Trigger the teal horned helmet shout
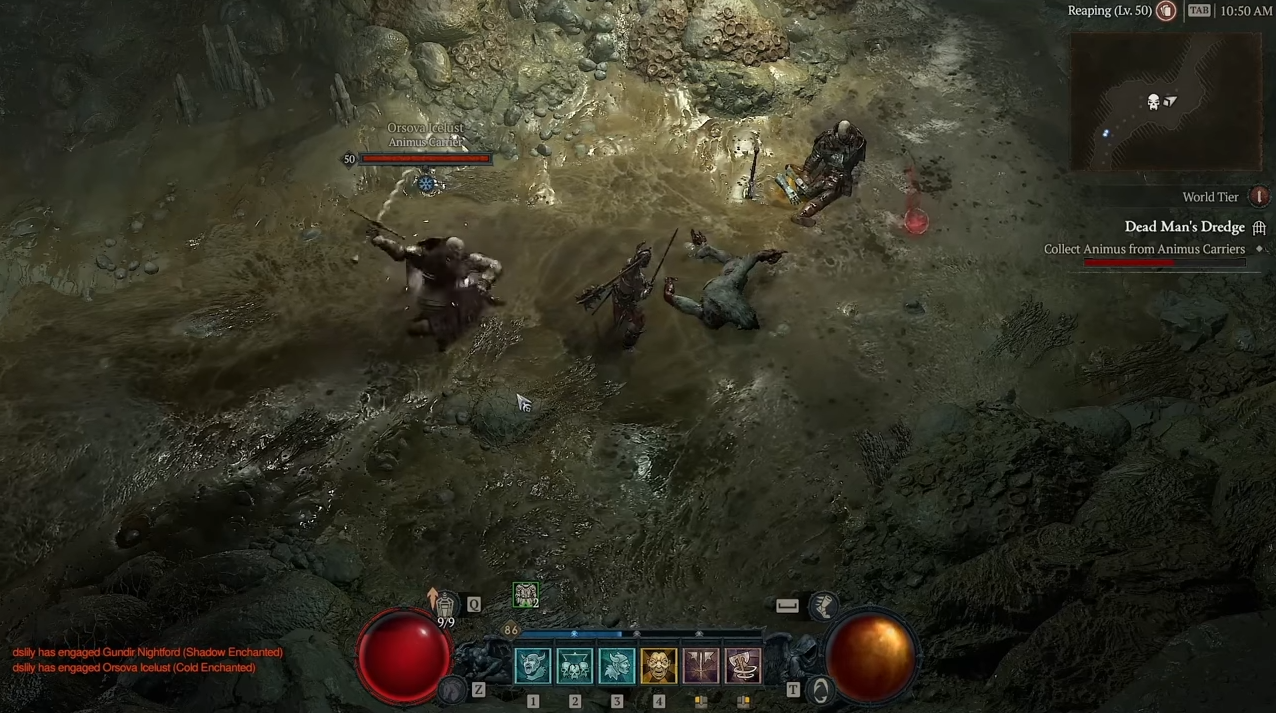Screen dimensions: 1276x713 point(616,666)
